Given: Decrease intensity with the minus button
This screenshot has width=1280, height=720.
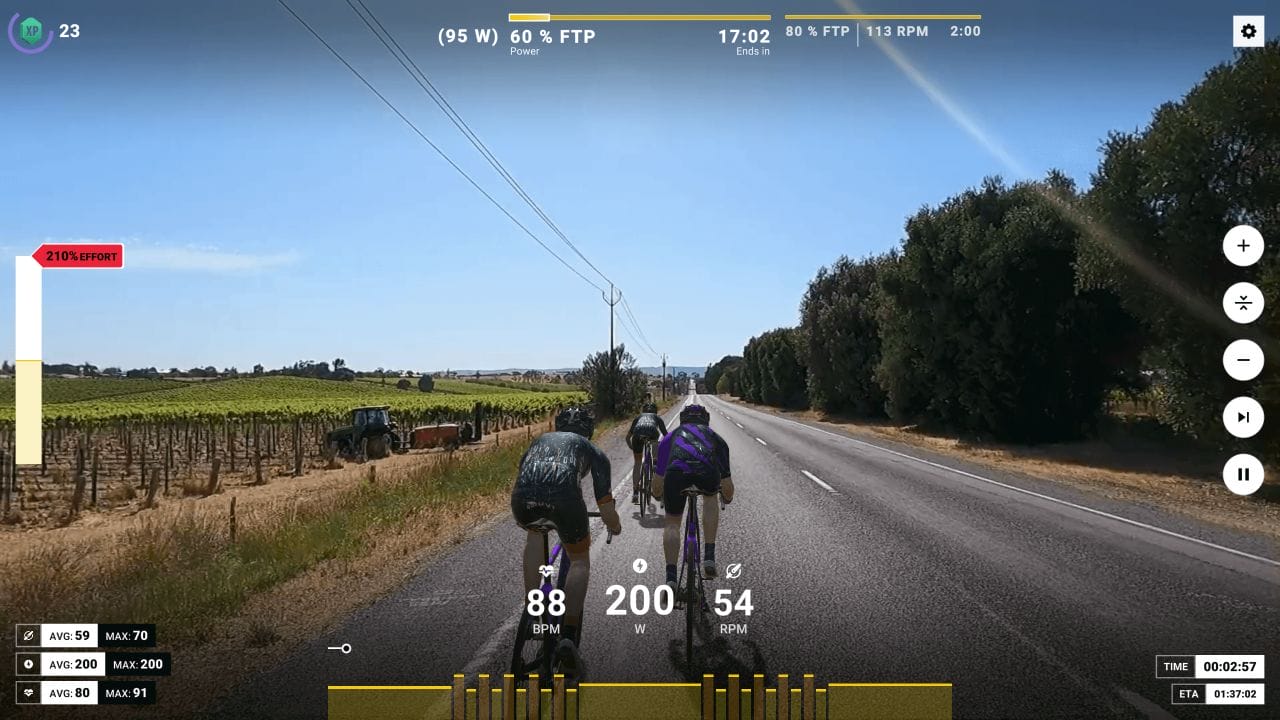Looking at the screenshot, I should point(1242,360).
